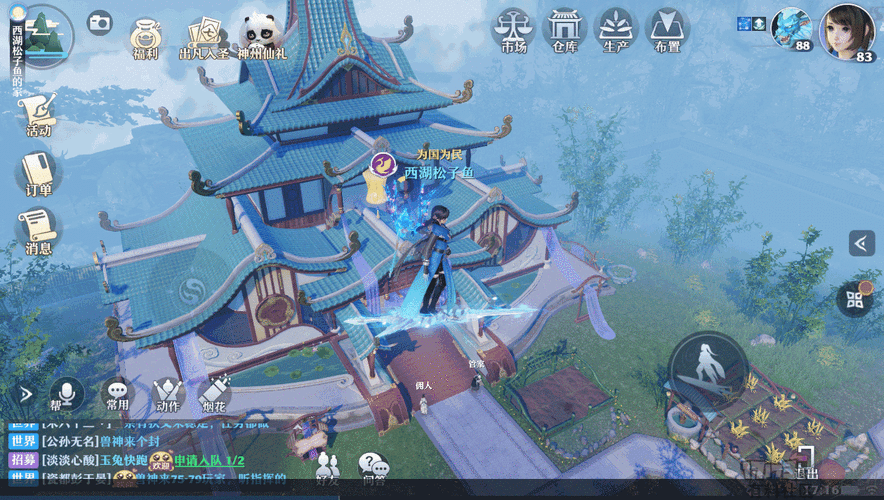Click the 申请入队 join team link

(x=210, y=460)
